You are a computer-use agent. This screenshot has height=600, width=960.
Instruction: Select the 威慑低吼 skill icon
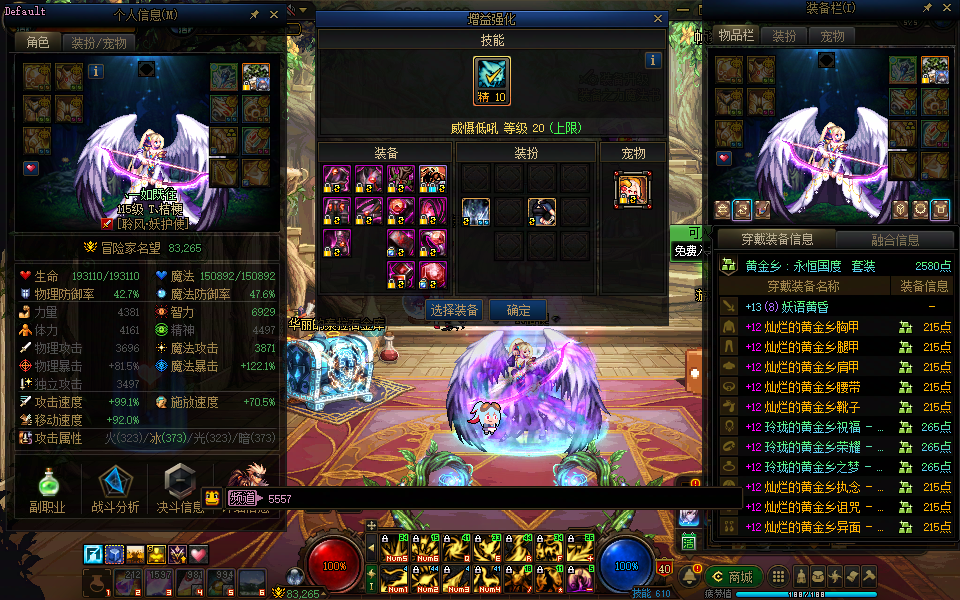tap(492, 81)
